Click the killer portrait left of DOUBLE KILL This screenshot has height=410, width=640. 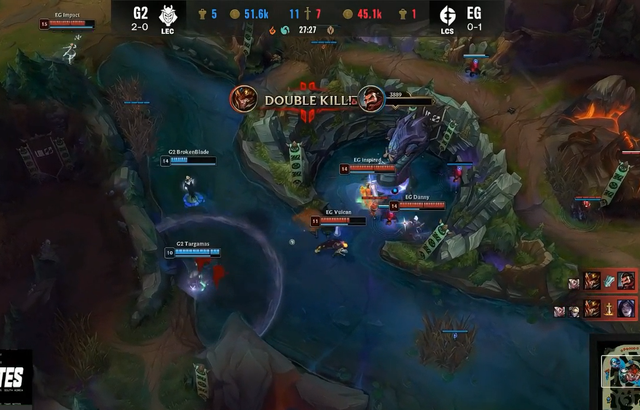242,98
